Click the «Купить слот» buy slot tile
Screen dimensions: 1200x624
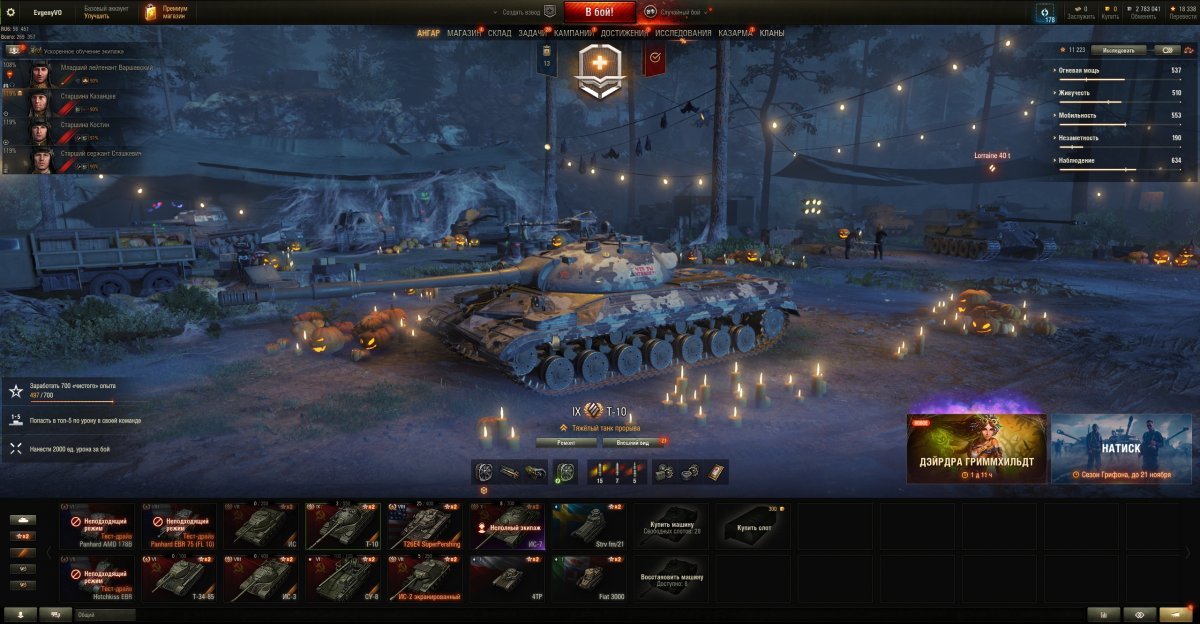tap(753, 526)
